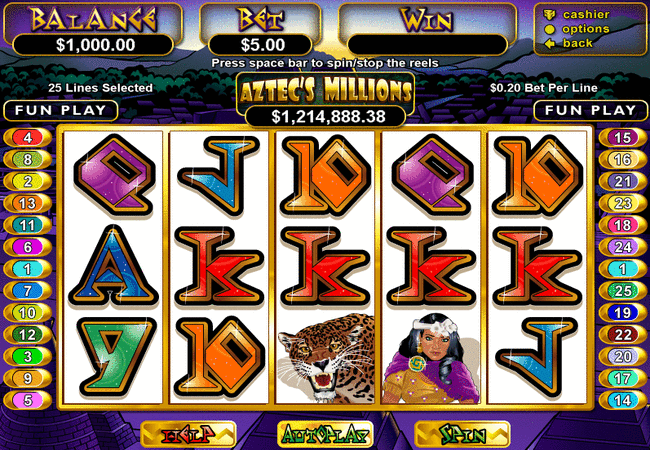Viewport: 650px width, 450px height.
Task: Select payline number 4
Action: click(x=27, y=137)
